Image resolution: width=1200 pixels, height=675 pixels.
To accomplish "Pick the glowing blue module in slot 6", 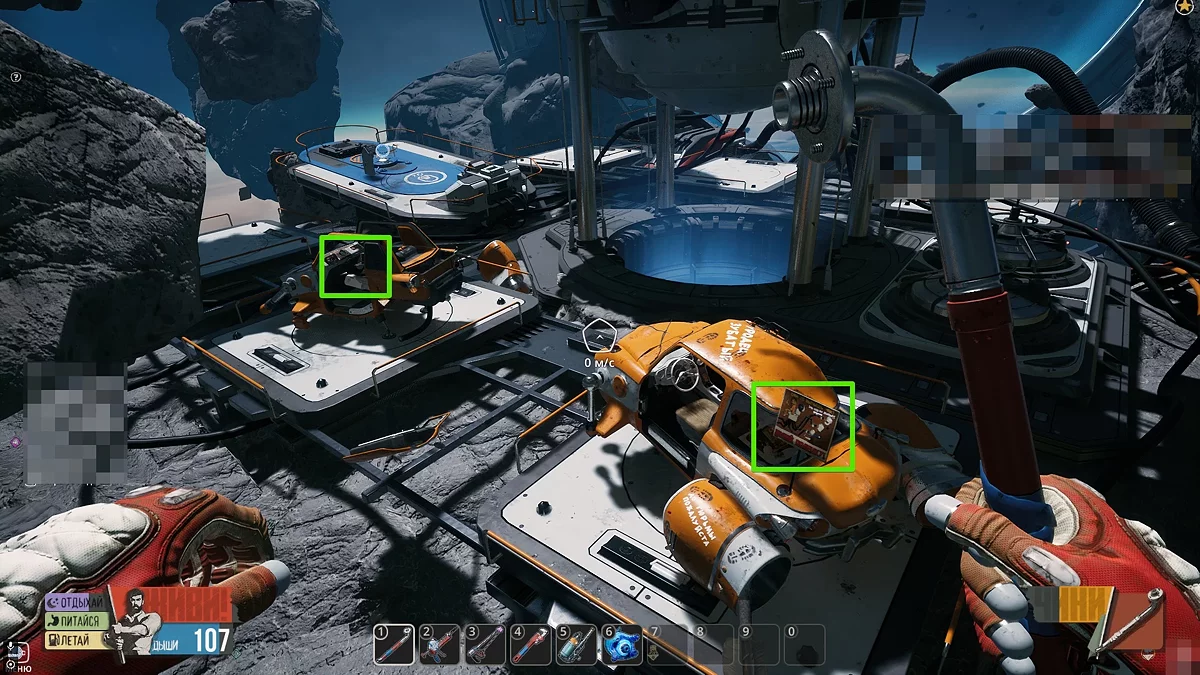I will [x=622, y=645].
